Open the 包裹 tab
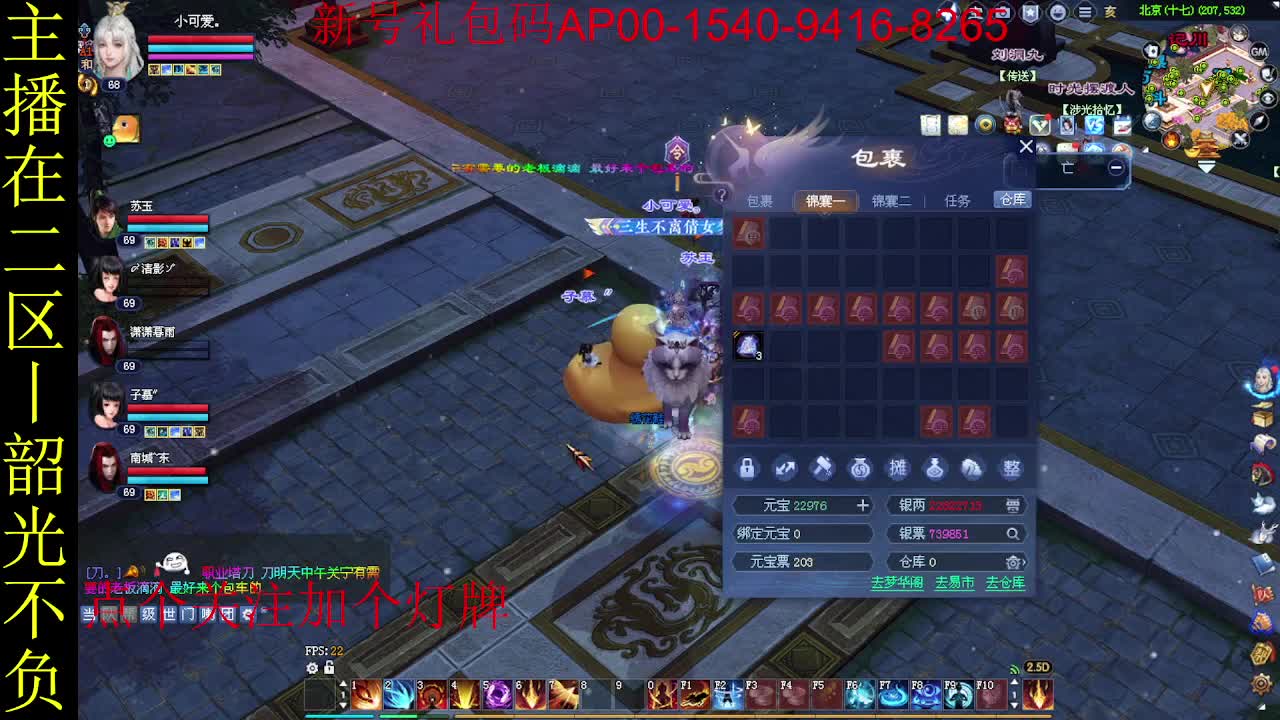This screenshot has width=1280, height=720. (762, 200)
